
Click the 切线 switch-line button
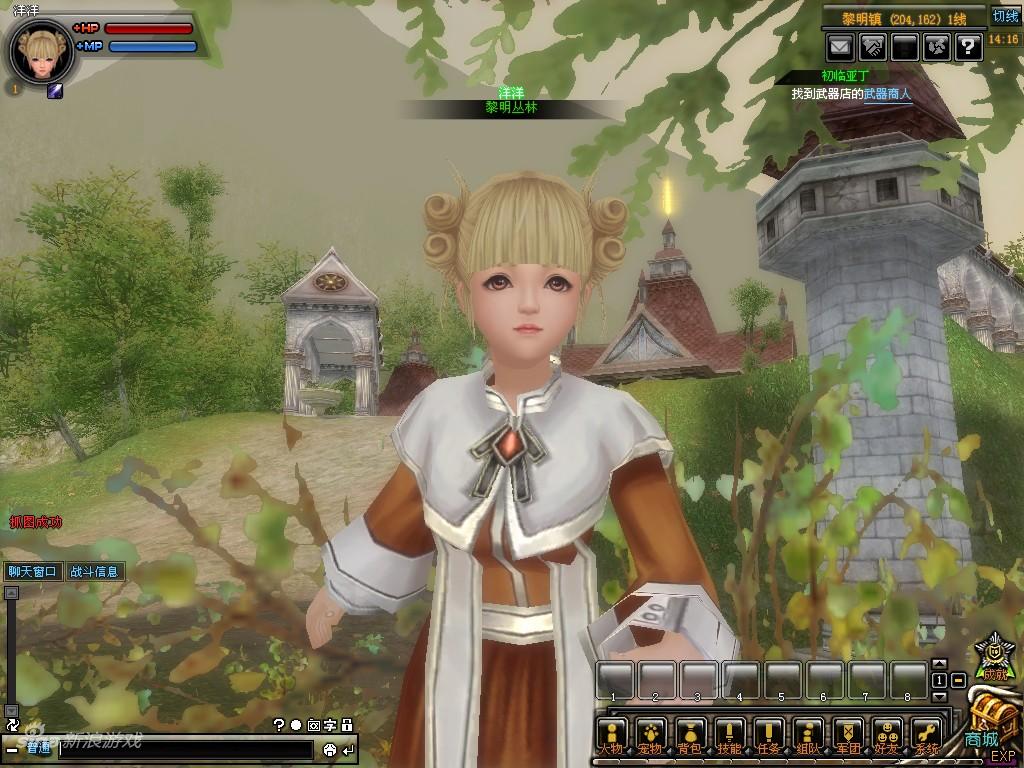pos(1005,17)
